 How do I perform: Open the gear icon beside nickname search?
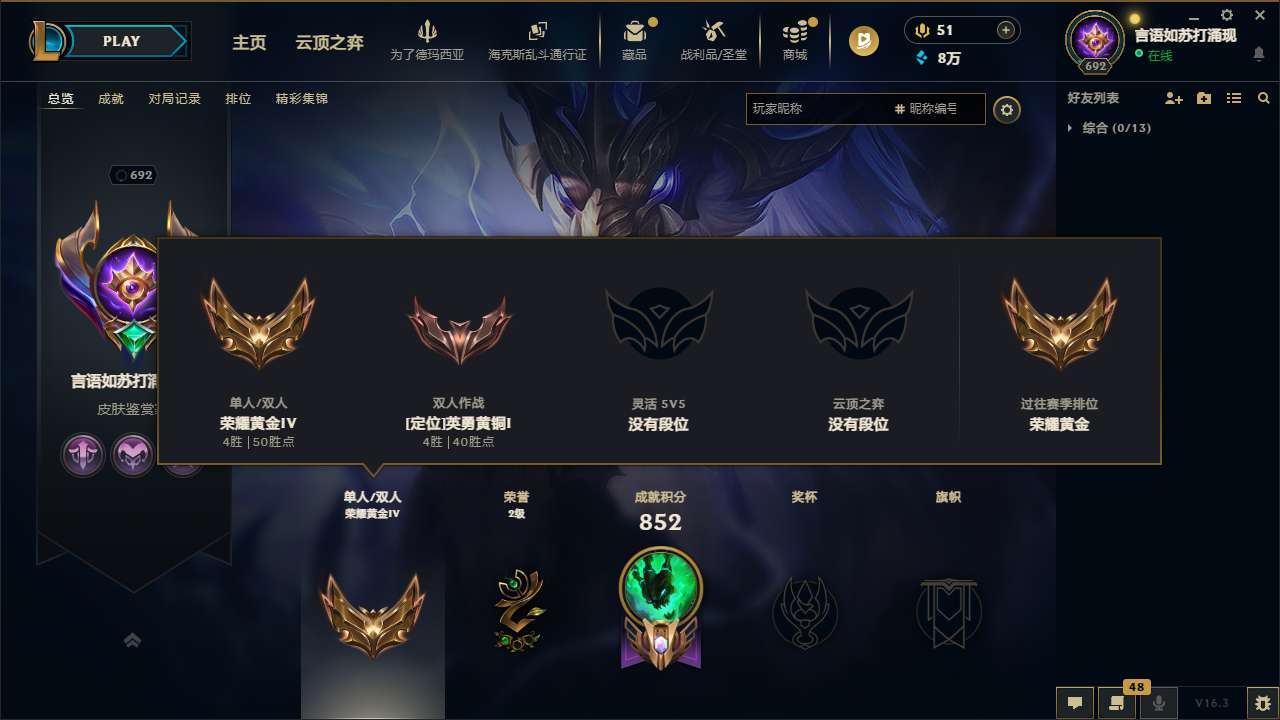coord(1007,109)
